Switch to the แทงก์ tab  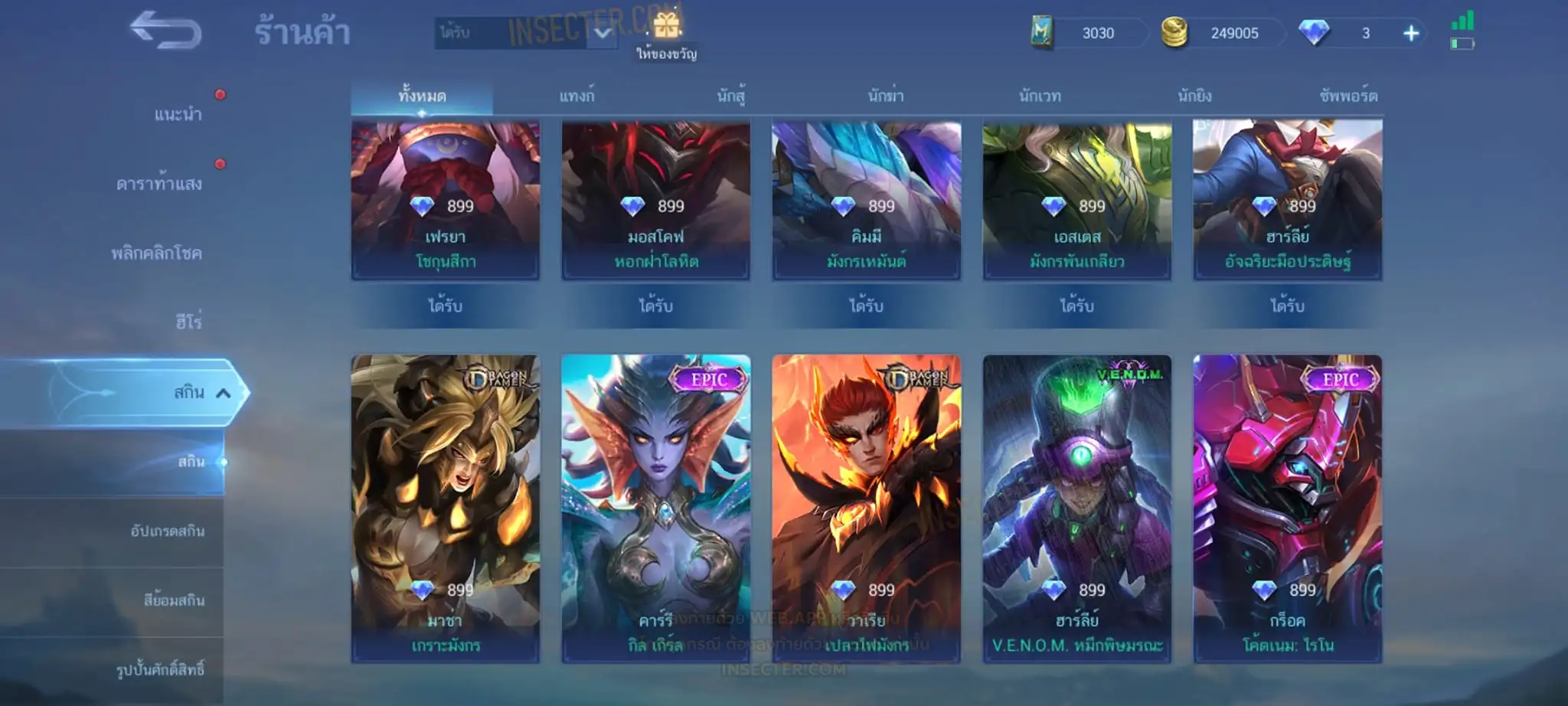tap(577, 96)
